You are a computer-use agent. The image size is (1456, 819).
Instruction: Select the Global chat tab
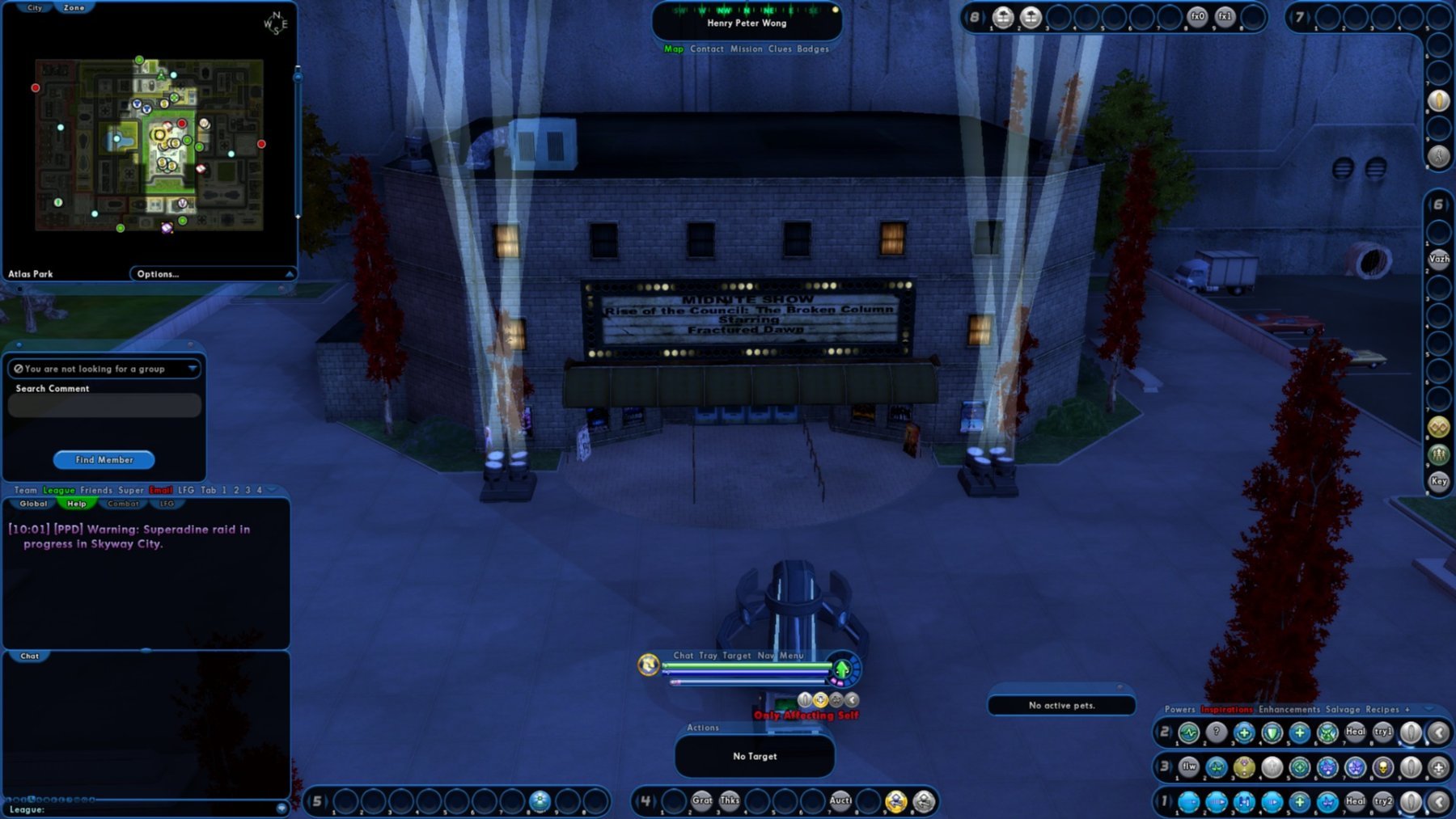[x=33, y=504]
